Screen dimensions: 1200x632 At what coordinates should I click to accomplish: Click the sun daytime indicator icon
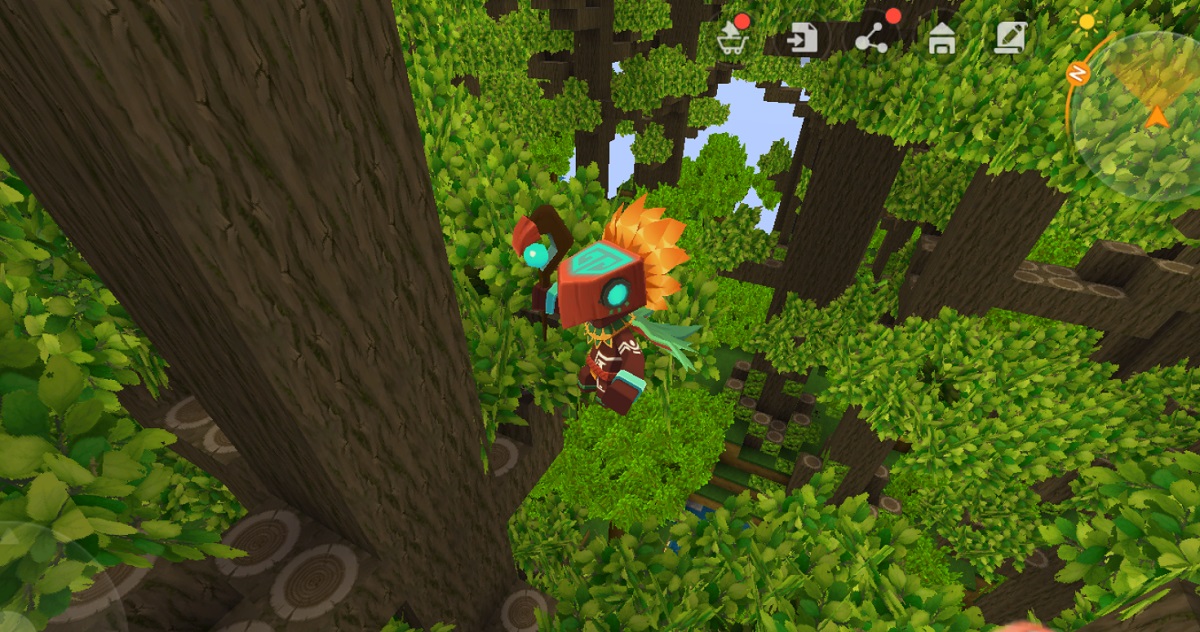1086,20
